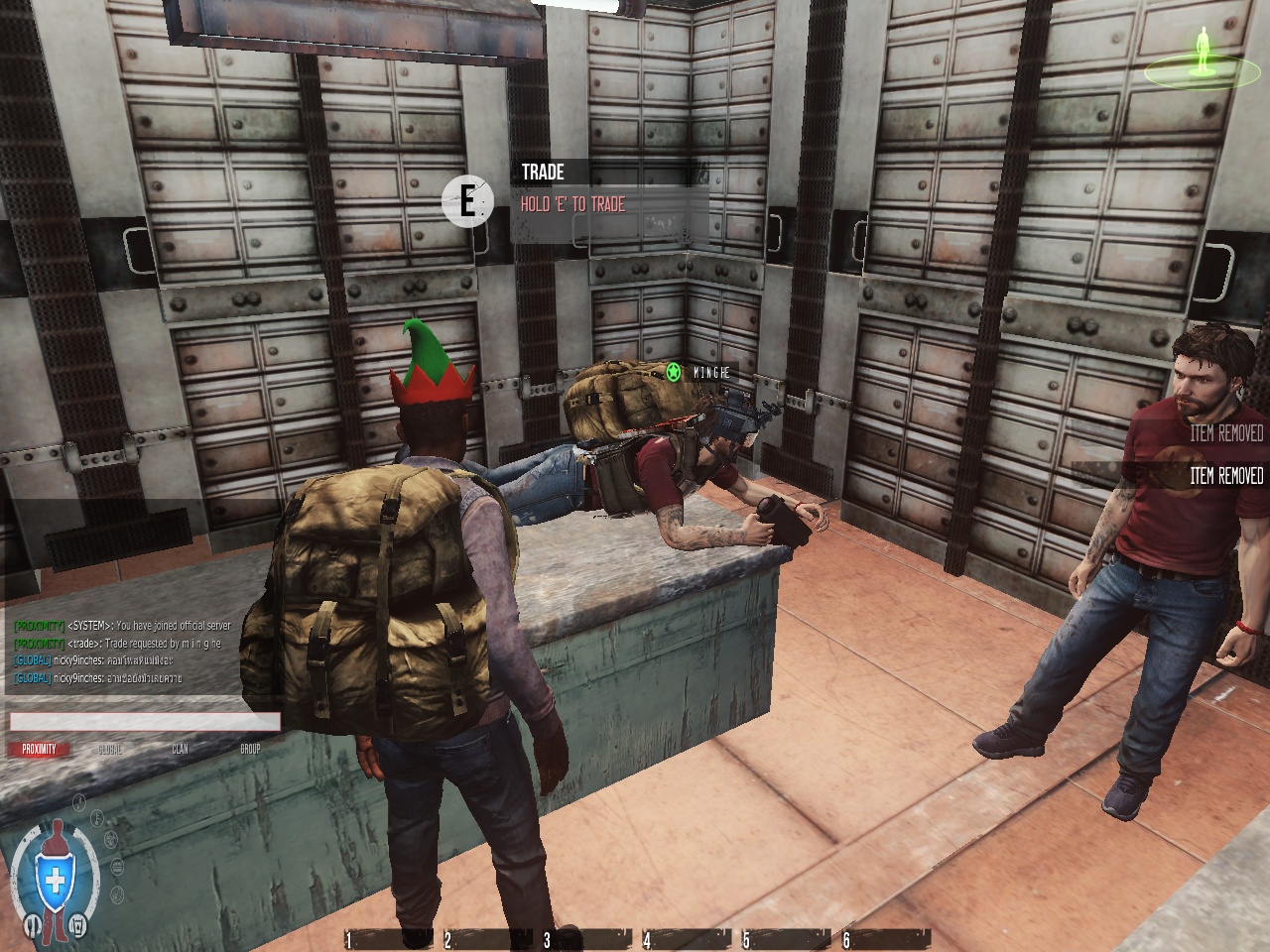Select the hunger fork-and-knife icon
This screenshot has width=1270, height=952.
pyautogui.click(x=31, y=926)
